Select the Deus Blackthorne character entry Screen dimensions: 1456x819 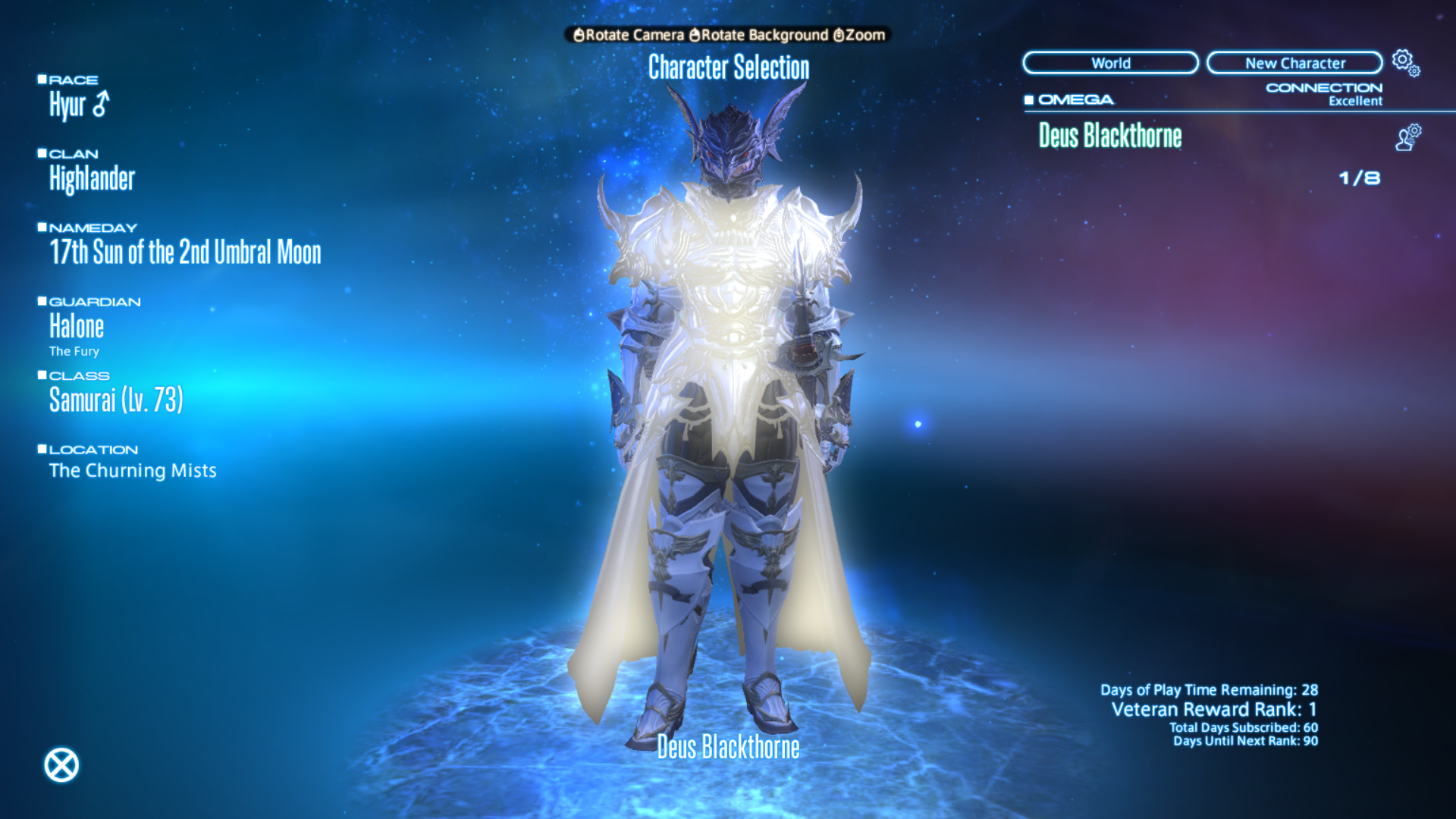tap(1110, 138)
